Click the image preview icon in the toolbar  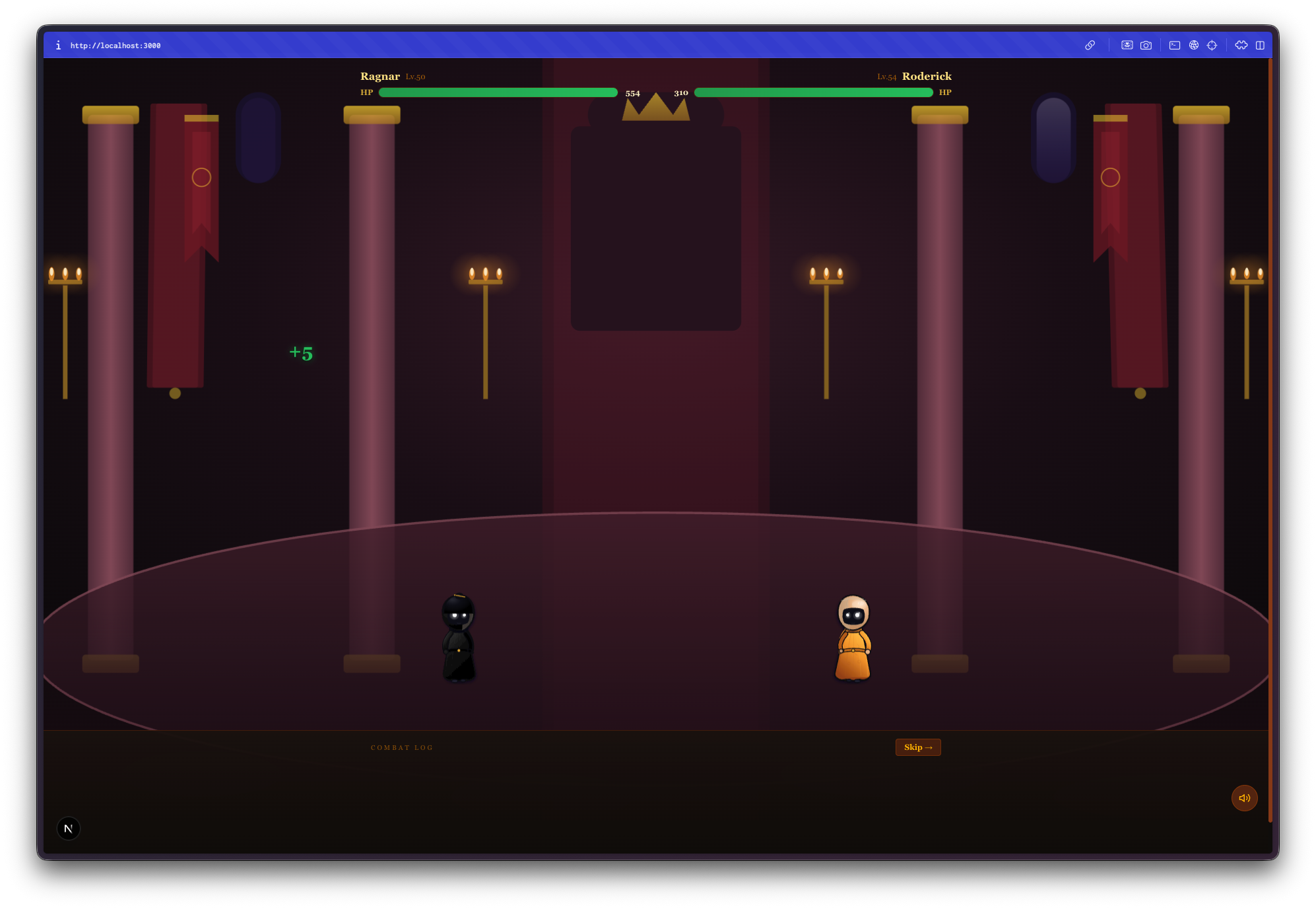pos(1127,45)
